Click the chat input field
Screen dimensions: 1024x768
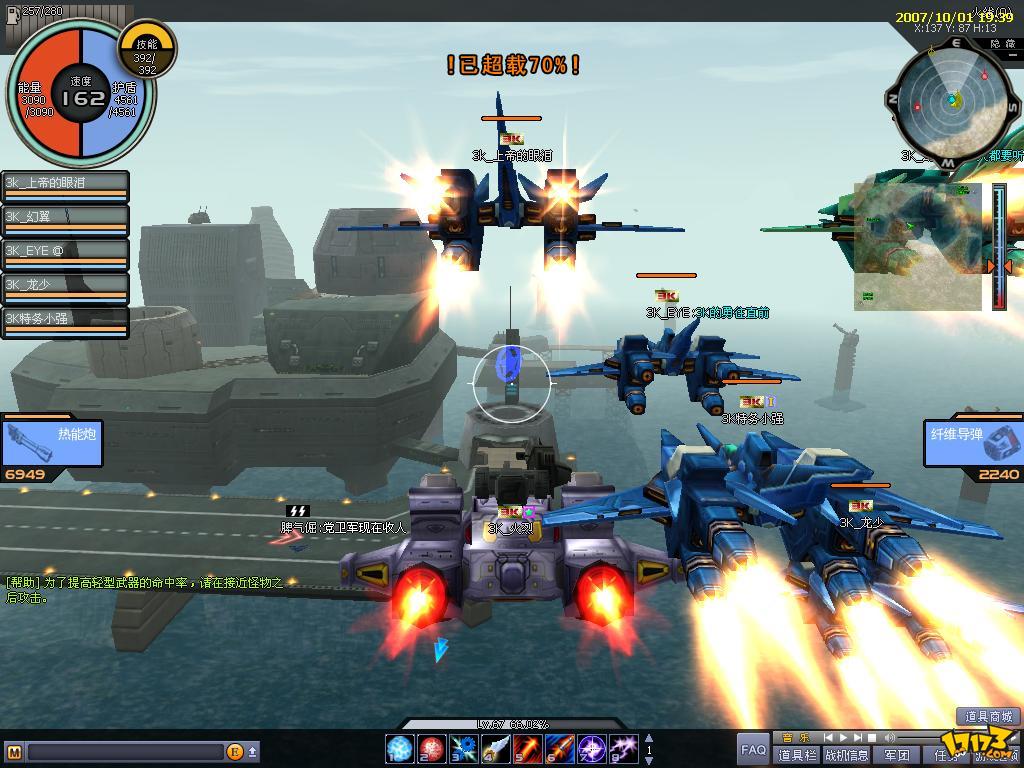coord(125,751)
